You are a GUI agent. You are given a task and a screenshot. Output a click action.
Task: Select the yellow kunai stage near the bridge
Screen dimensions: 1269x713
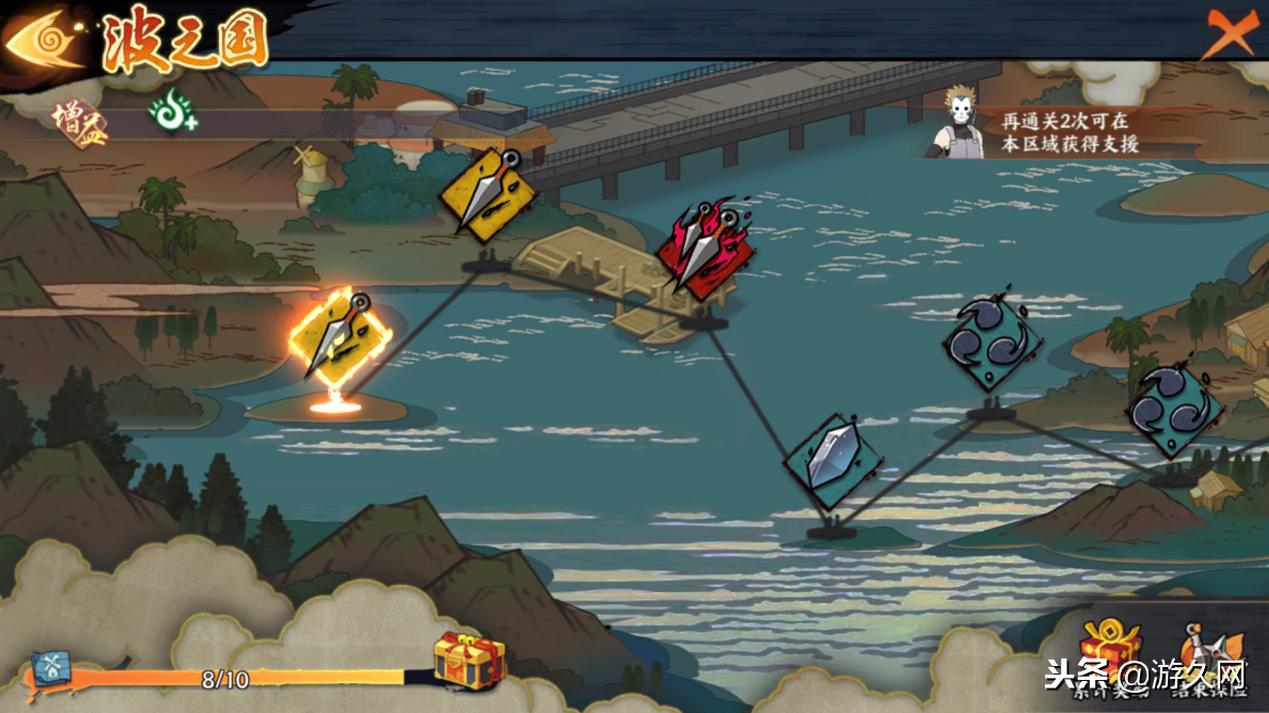click(x=487, y=194)
